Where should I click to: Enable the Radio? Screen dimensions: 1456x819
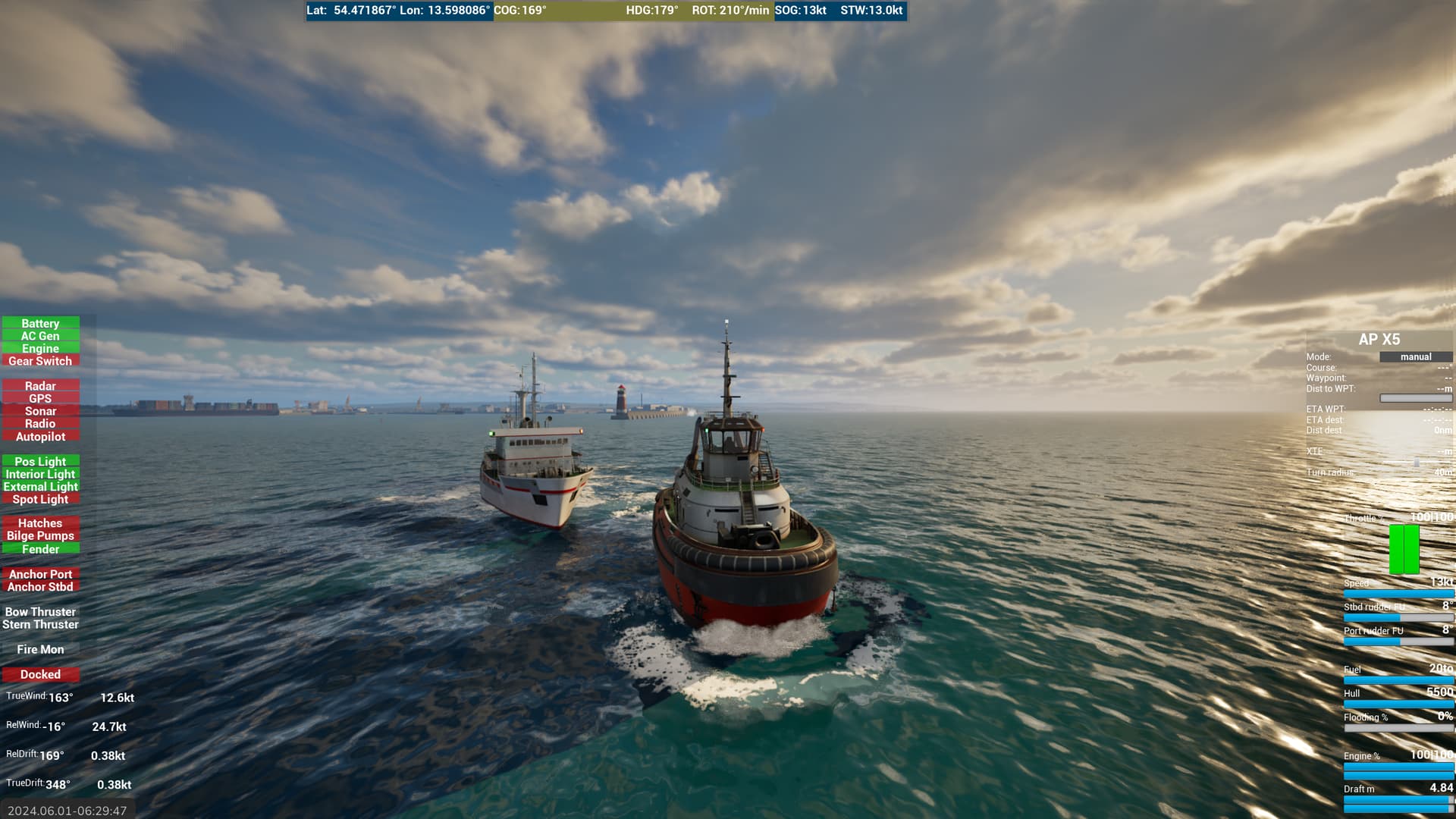point(40,424)
